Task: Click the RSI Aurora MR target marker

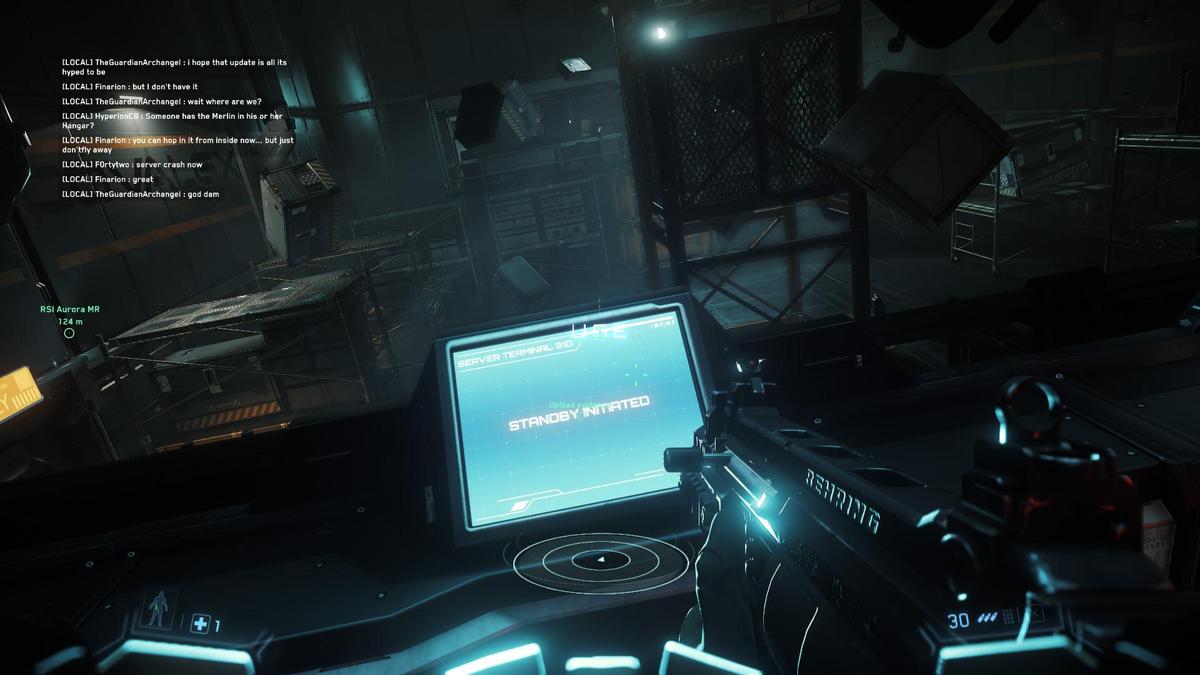Action: 69,333
